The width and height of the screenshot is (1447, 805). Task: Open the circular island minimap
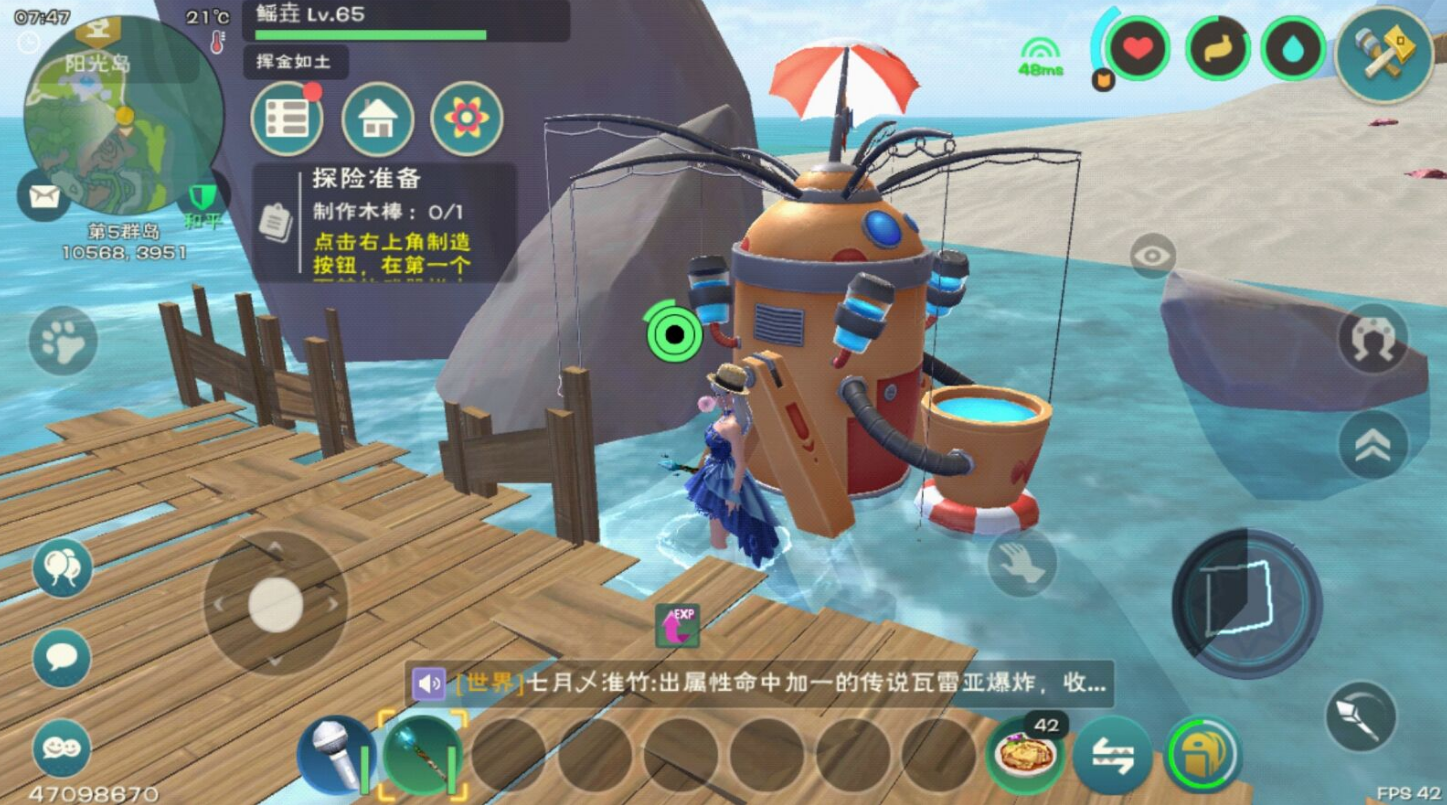coord(122,115)
